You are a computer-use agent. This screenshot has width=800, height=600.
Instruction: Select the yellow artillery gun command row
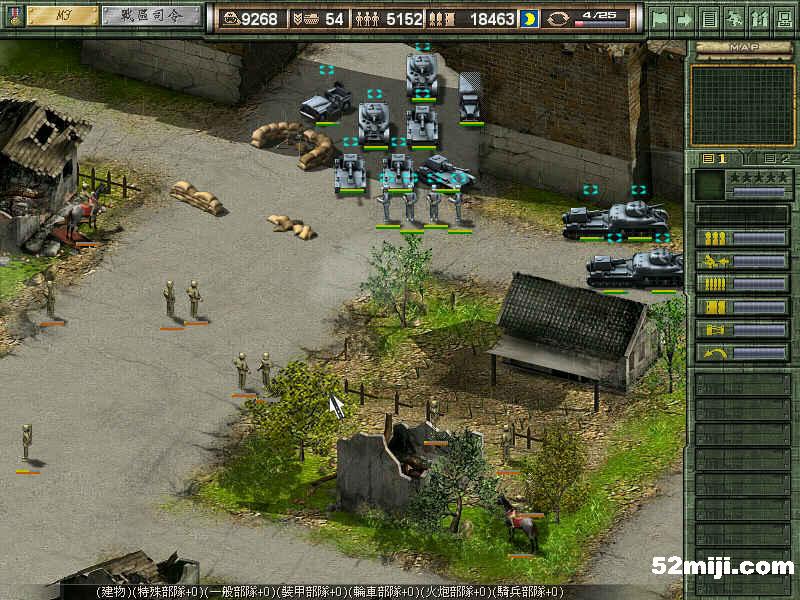(742, 261)
